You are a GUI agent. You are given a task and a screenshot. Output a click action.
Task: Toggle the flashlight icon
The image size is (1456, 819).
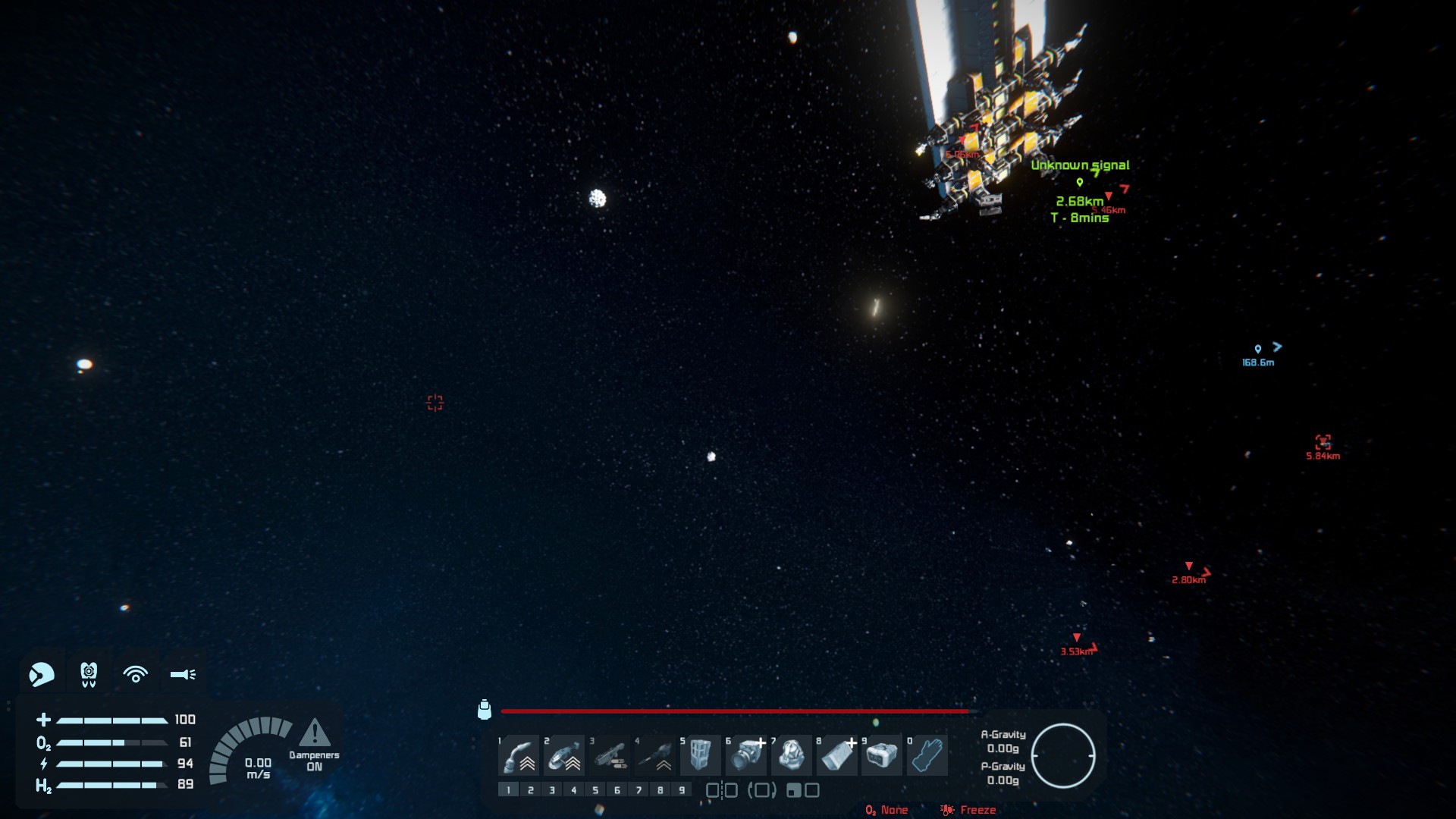(183, 674)
